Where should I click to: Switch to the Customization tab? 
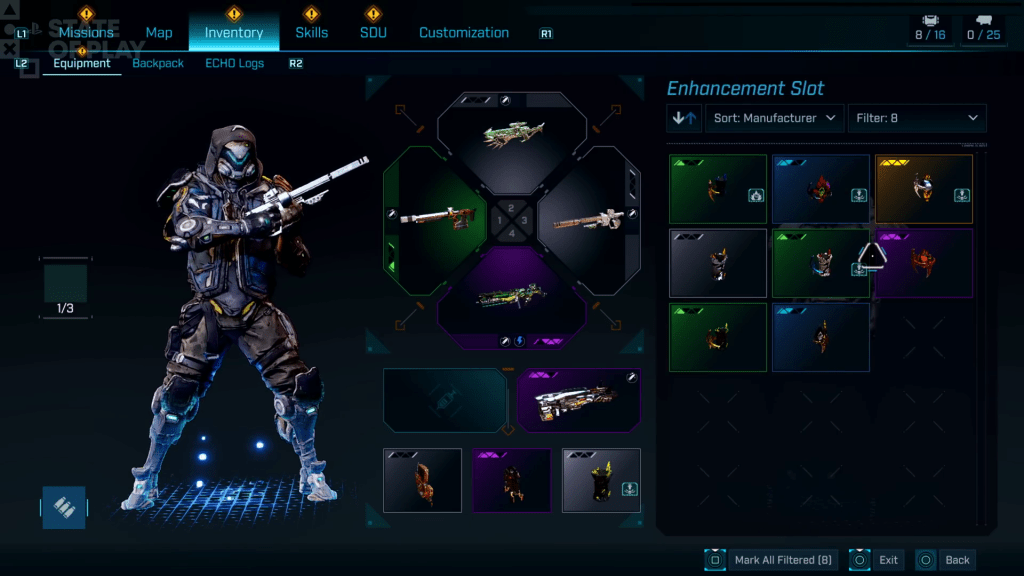464,32
